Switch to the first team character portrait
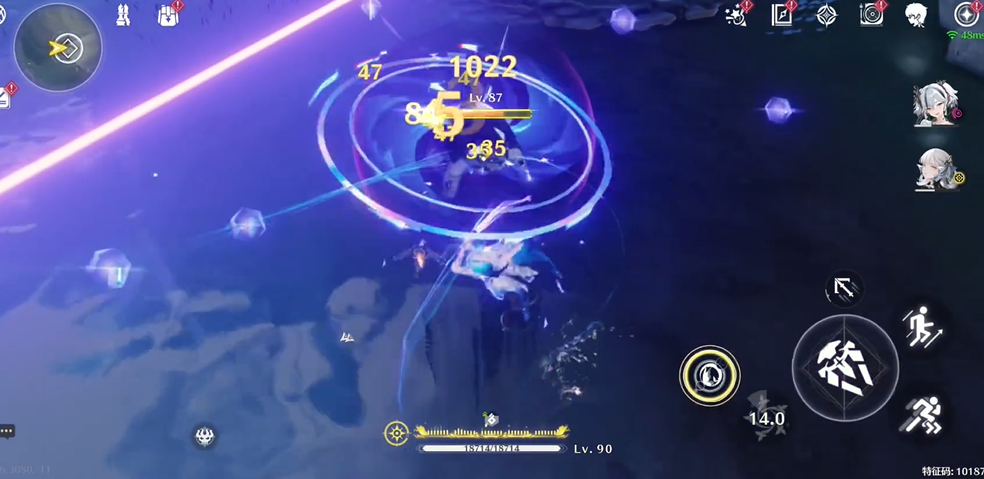The height and width of the screenshot is (479, 984). (937, 105)
